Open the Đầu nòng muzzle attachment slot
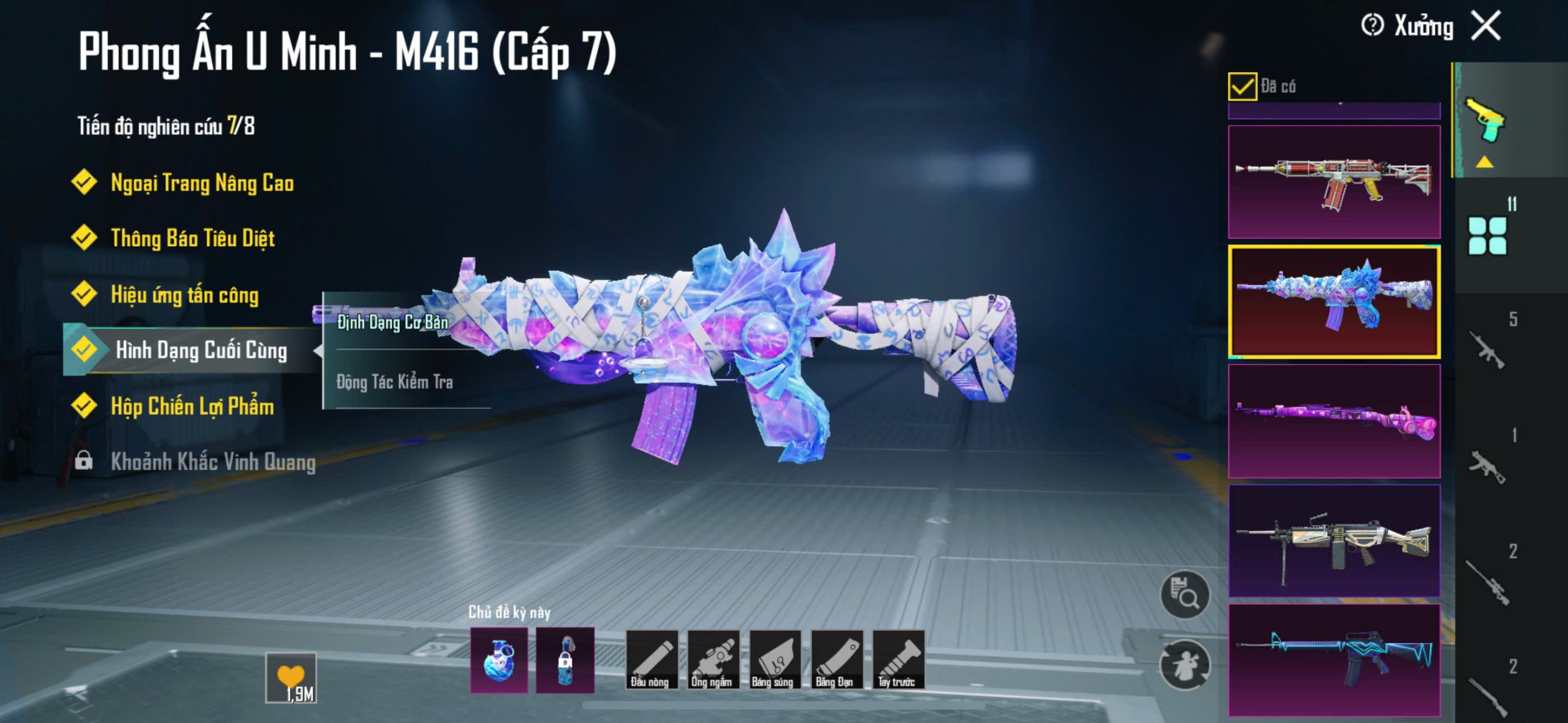Screen dimensions: 1568x723 click(652, 660)
